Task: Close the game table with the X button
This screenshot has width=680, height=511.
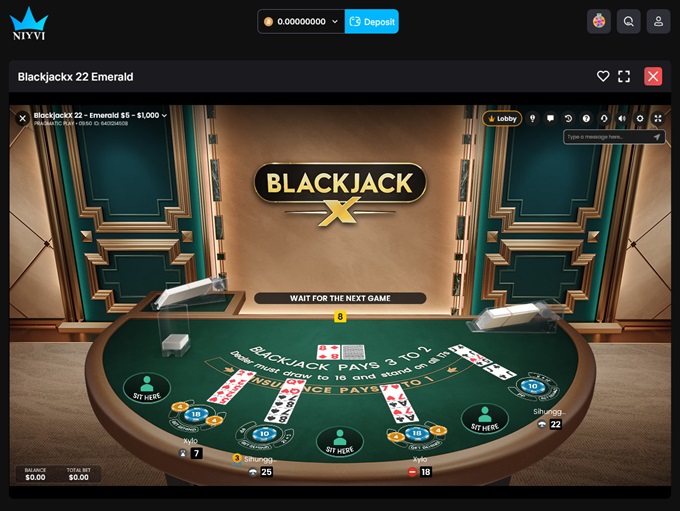Action: pos(22,118)
